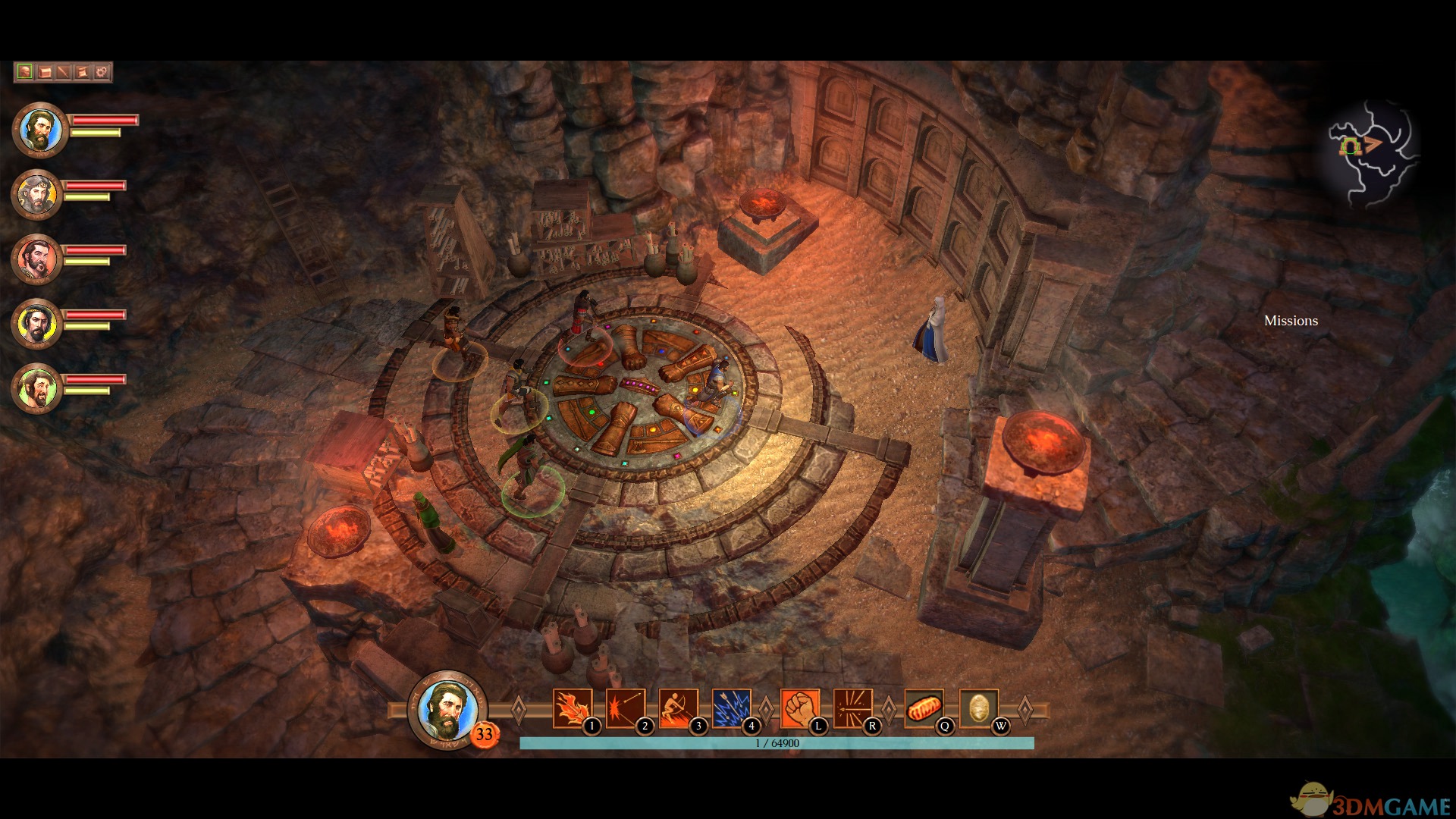Select the fist melee attack icon
This screenshot has height=819, width=1456.
tap(799, 709)
